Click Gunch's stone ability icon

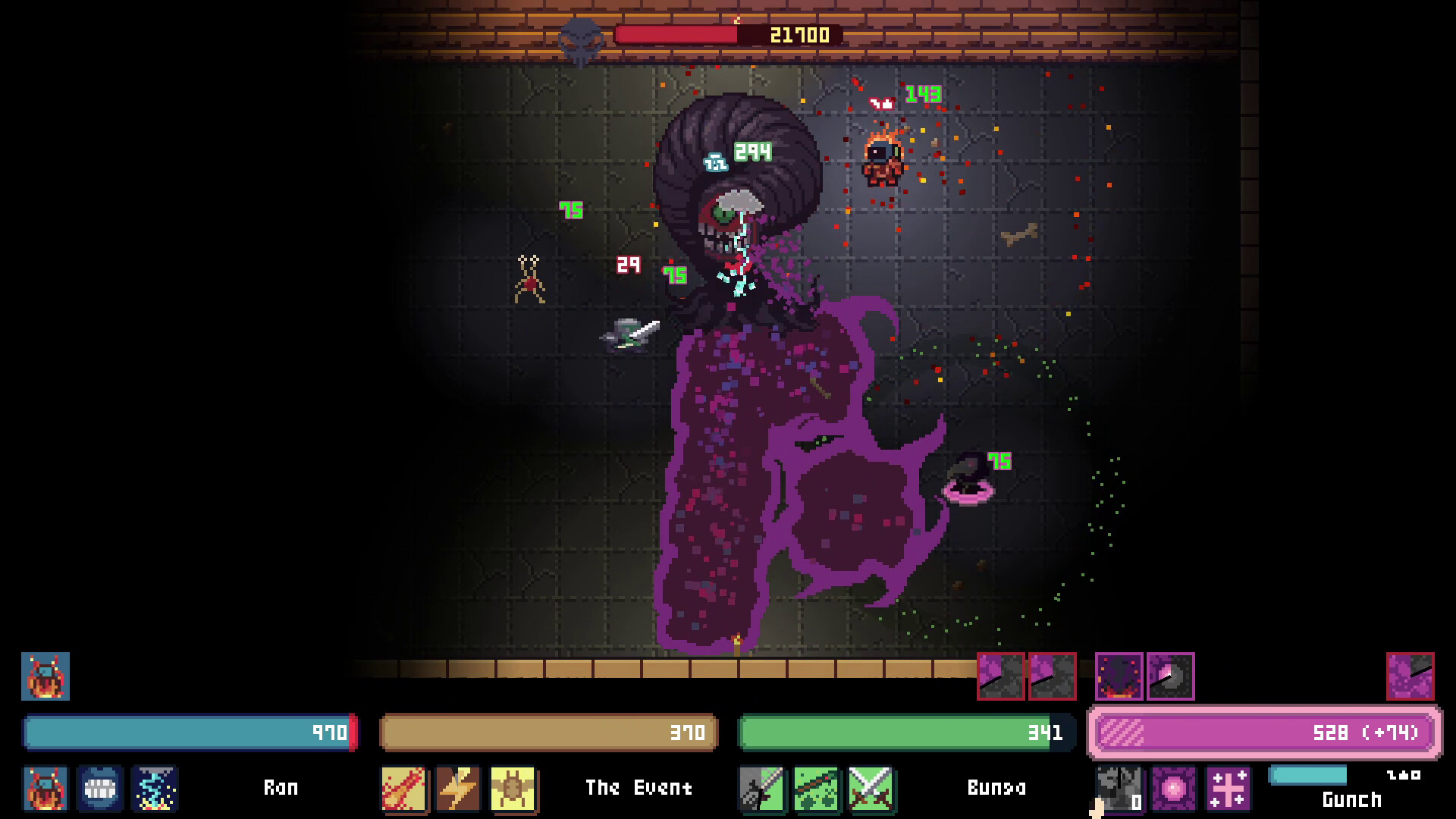(1119, 789)
